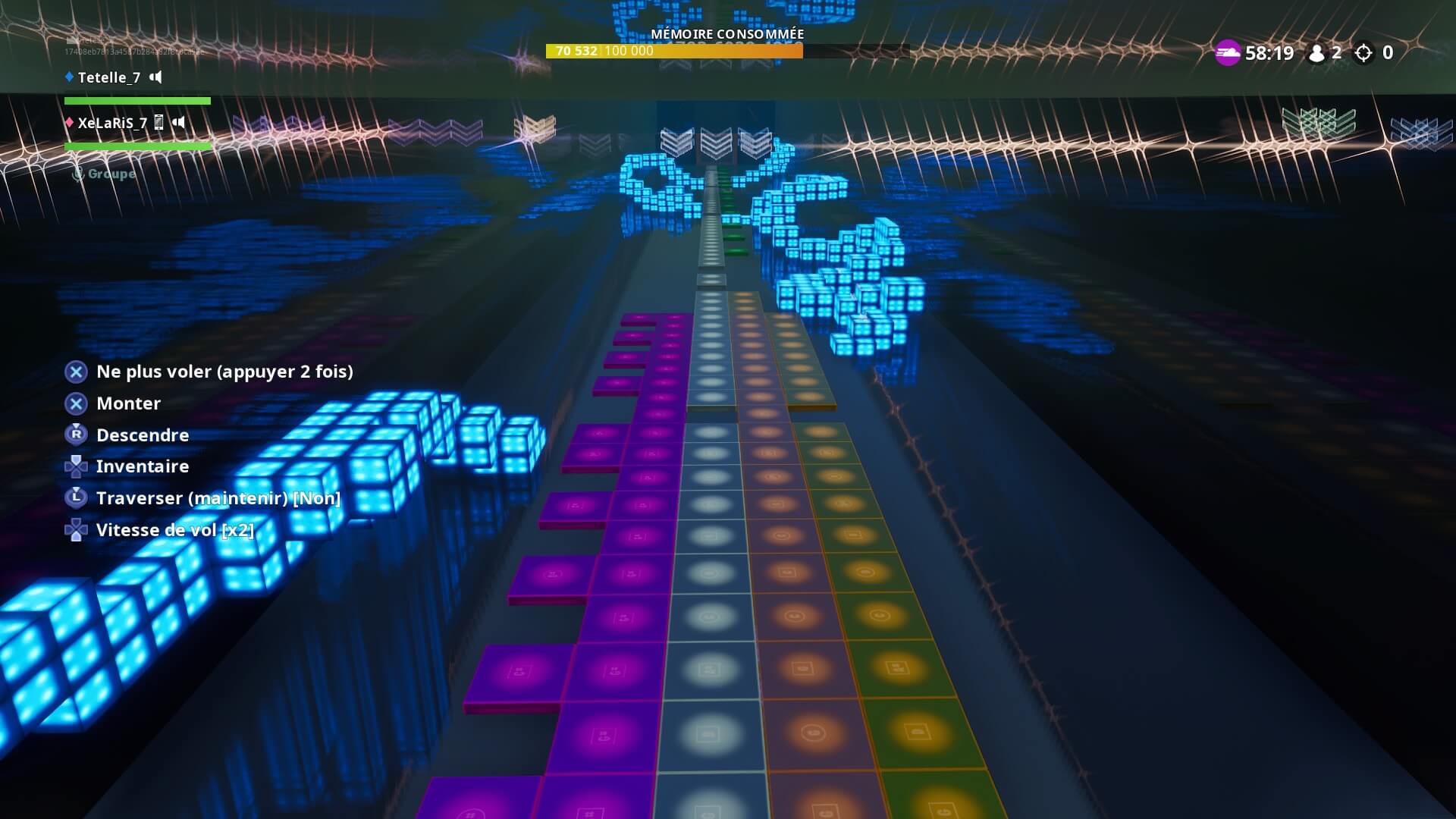Select squad member XeLaRiS_7

click(x=111, y=123)
